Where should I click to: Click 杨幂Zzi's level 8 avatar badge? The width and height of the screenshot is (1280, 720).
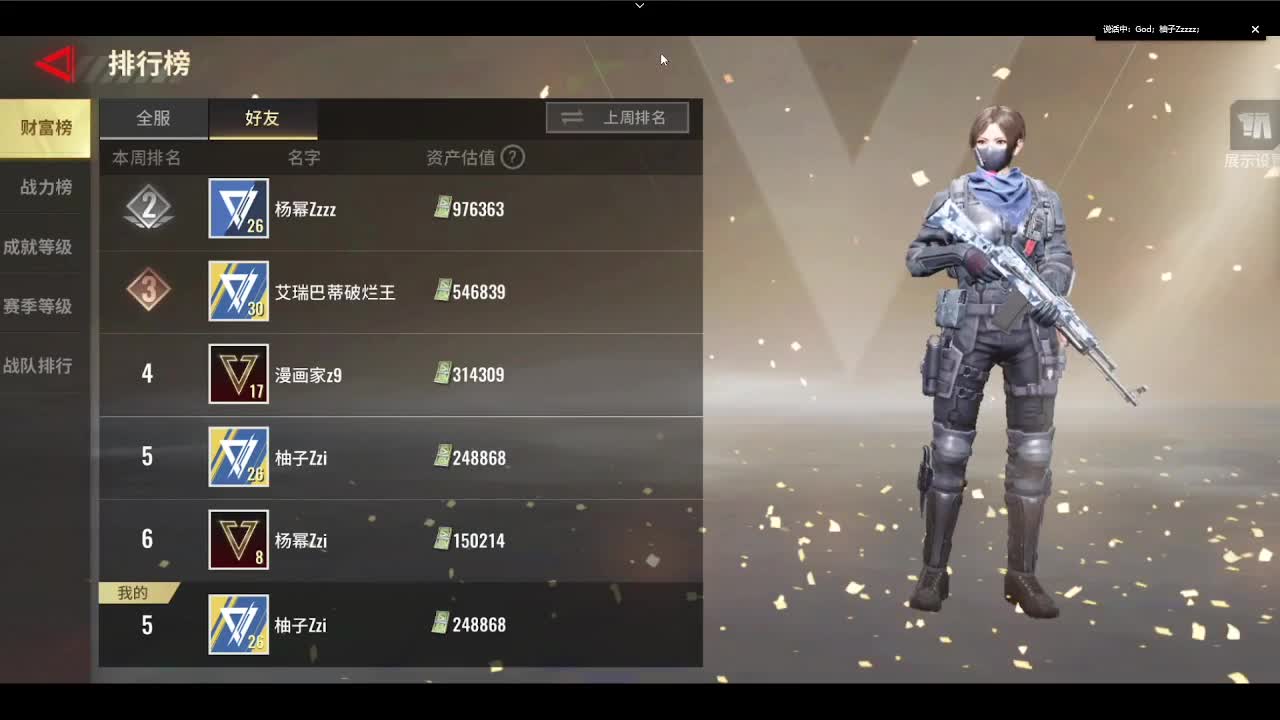(238, 540)
